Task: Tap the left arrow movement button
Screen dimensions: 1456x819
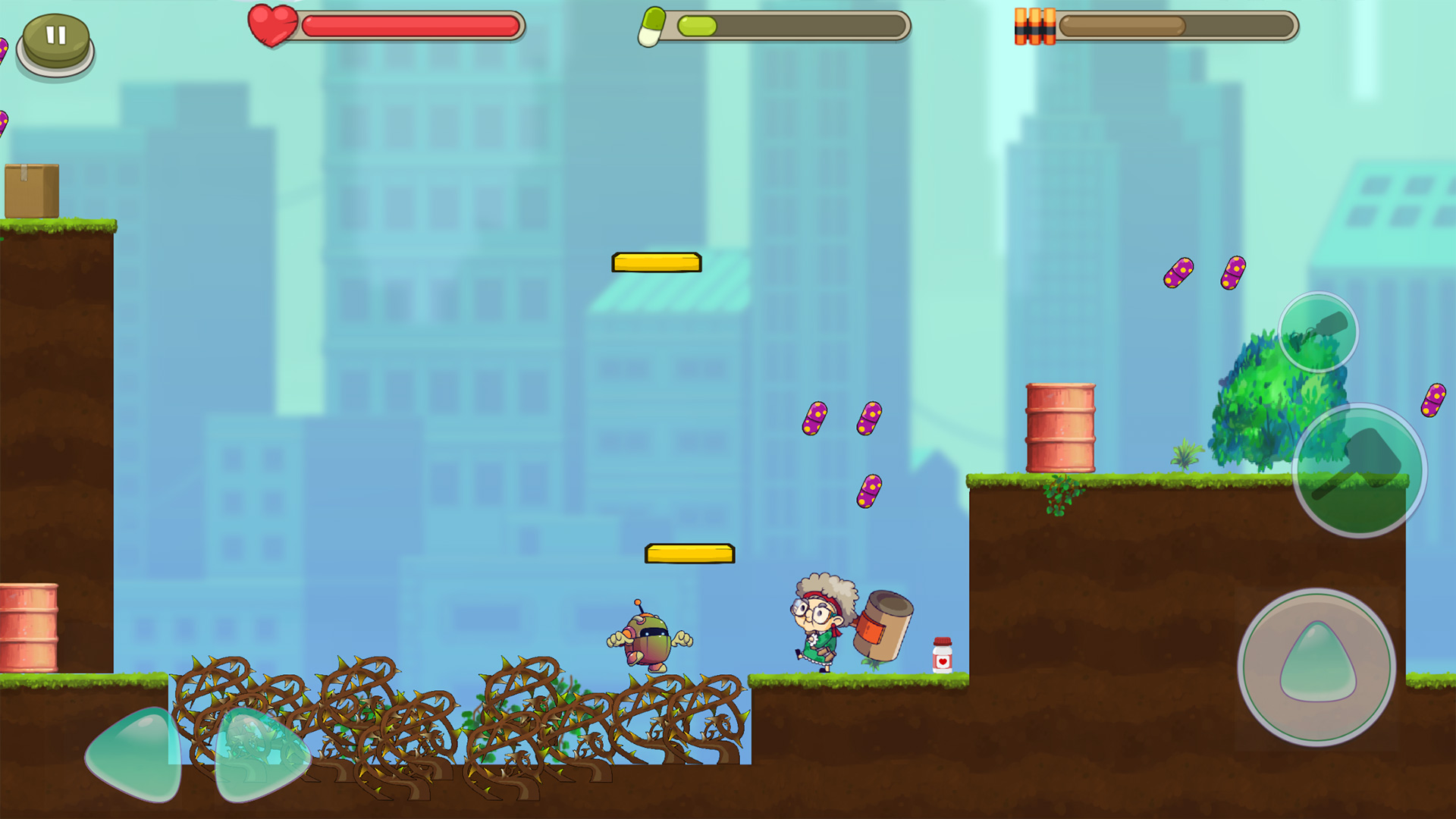Action: tap(135, 754)
